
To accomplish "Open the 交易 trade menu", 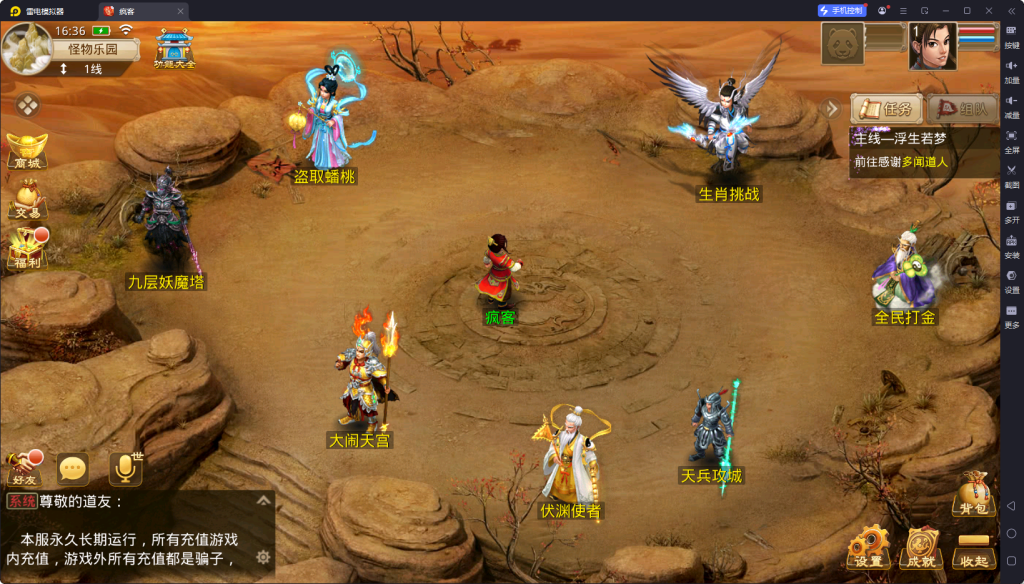I will pos(26,198).
